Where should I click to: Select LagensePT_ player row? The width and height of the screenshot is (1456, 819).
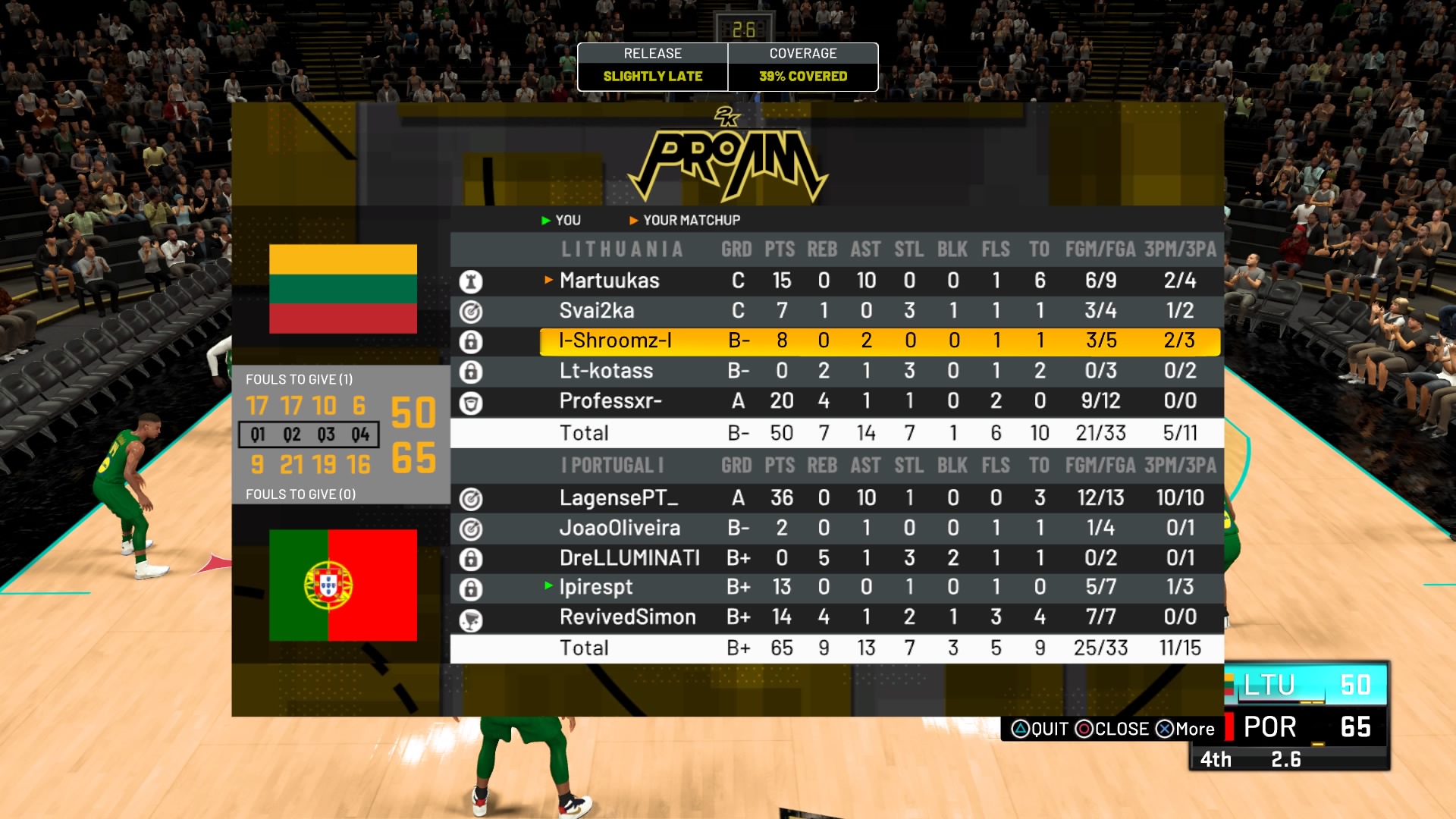click(x=619, y=498)
